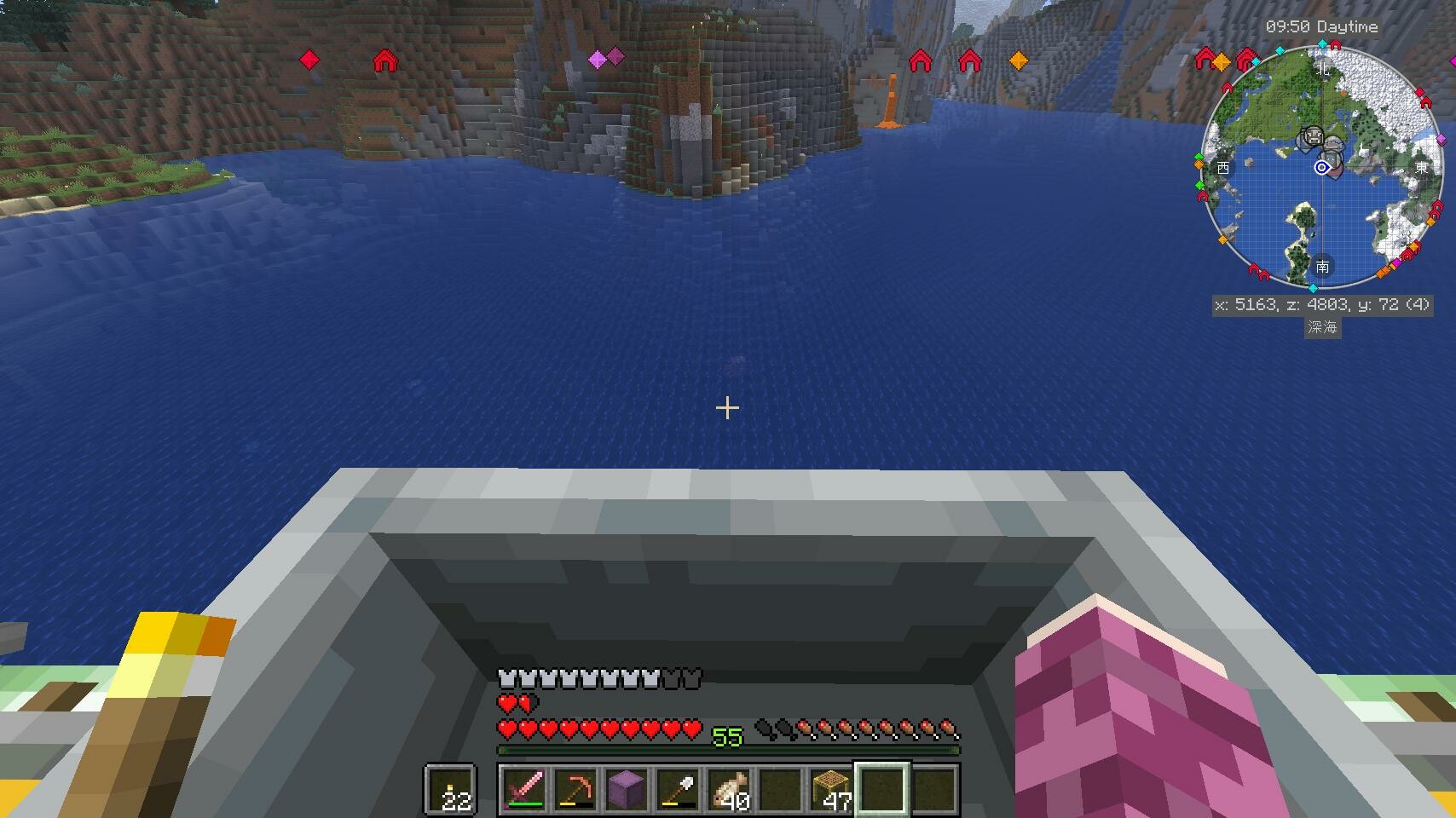Click the circular minimap

point(1321,167)
